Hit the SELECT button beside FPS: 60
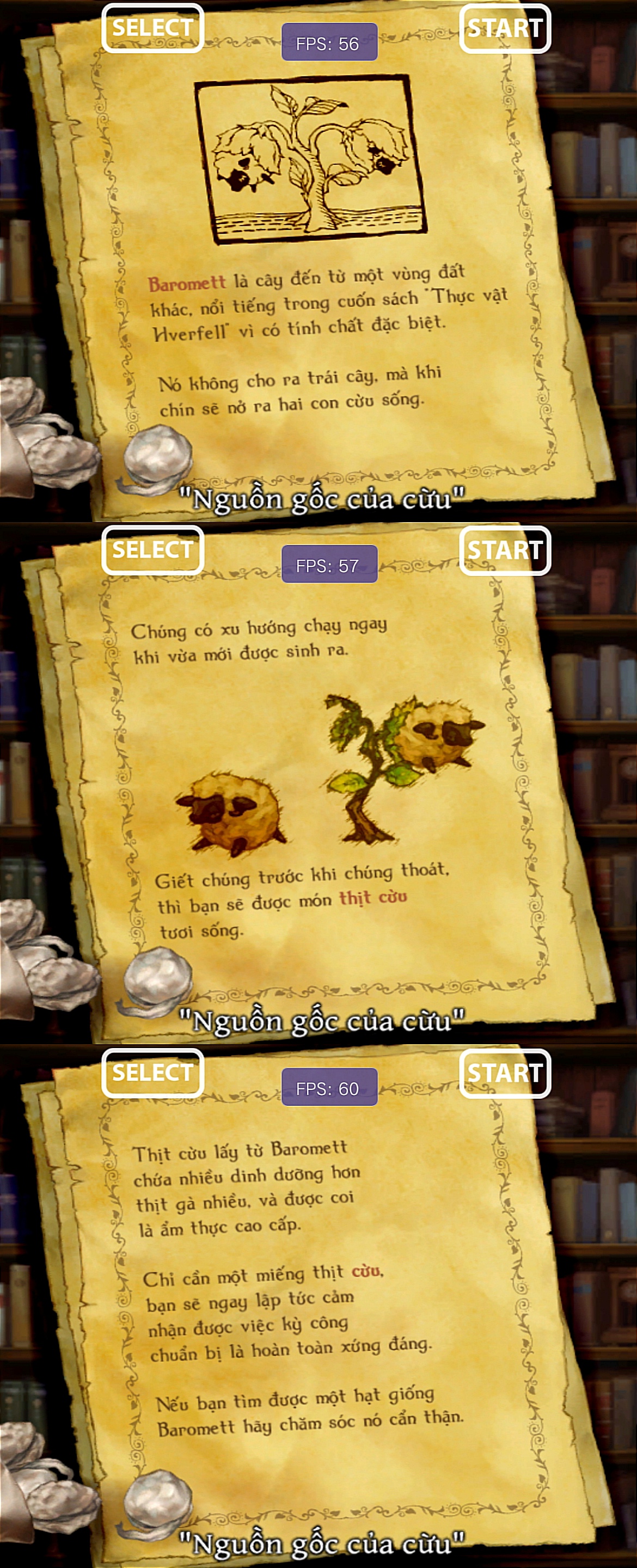The image size is (637, 1568). tap(152, 1073)
